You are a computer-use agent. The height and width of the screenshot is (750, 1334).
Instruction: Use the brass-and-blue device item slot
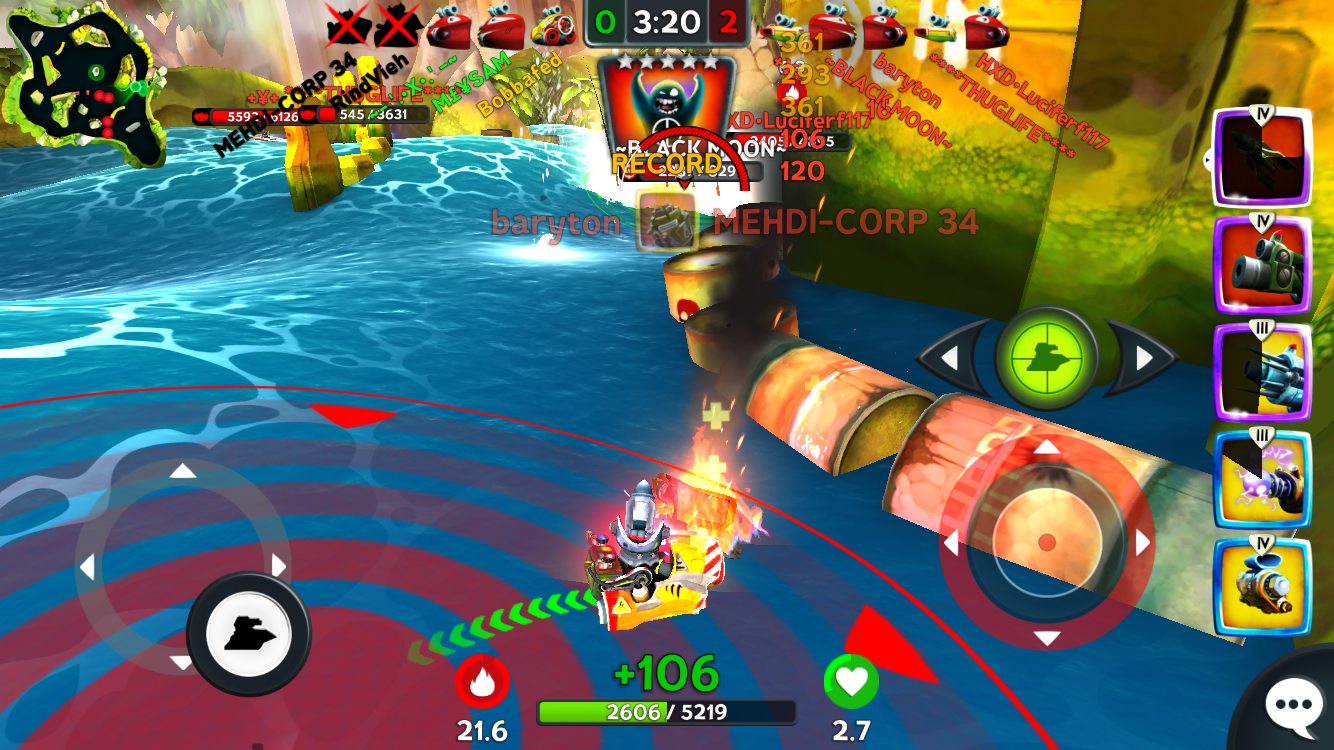pos(1262,588)
